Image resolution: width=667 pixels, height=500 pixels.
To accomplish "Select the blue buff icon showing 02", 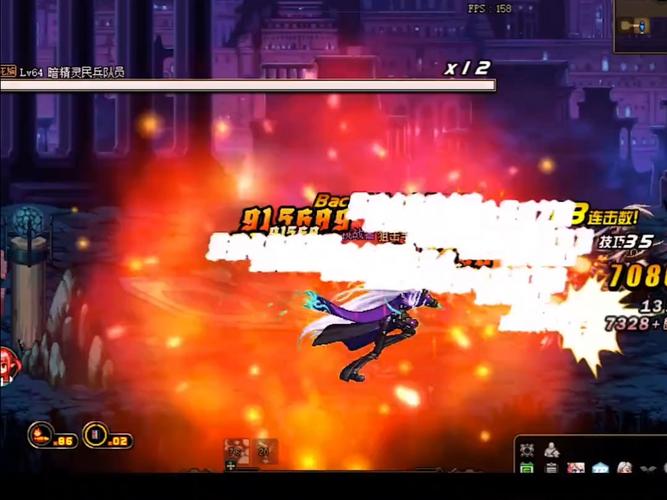I will click(96, 434).
